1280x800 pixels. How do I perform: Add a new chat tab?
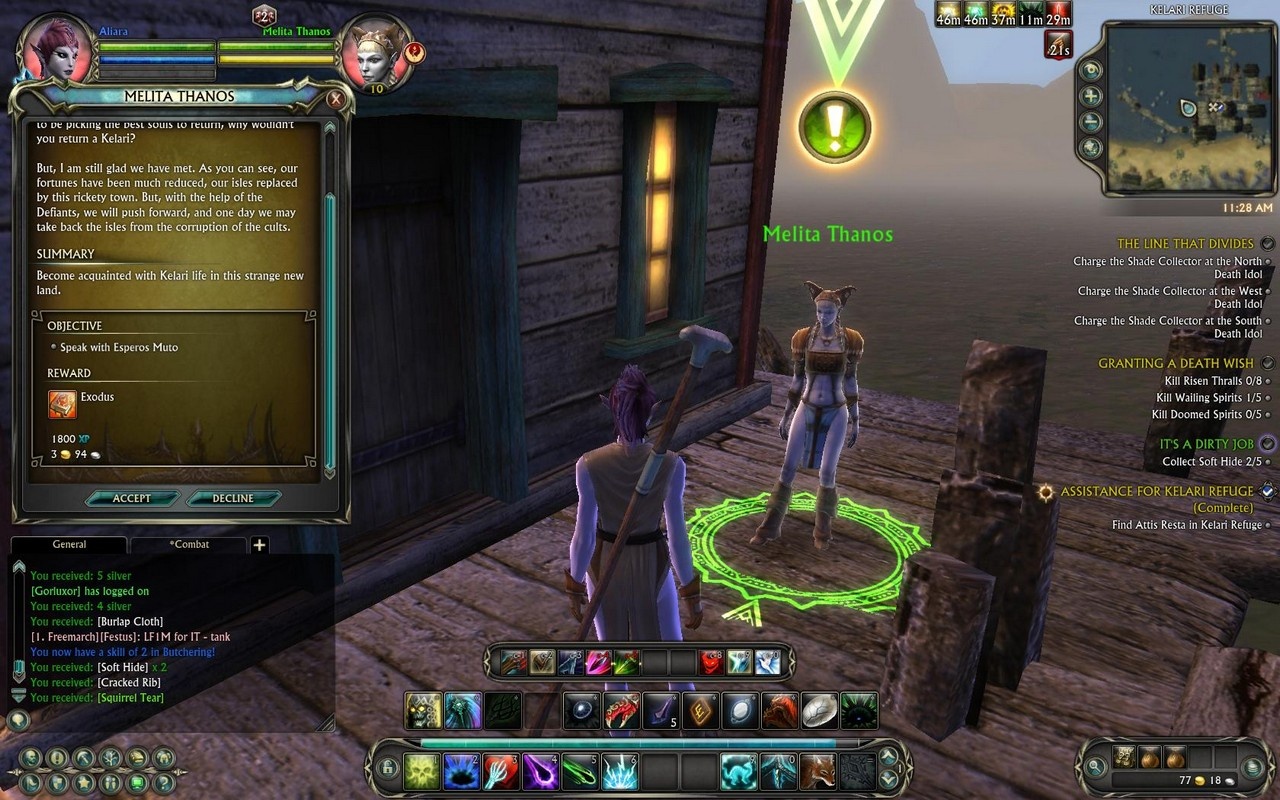click(x=259, y=545)
